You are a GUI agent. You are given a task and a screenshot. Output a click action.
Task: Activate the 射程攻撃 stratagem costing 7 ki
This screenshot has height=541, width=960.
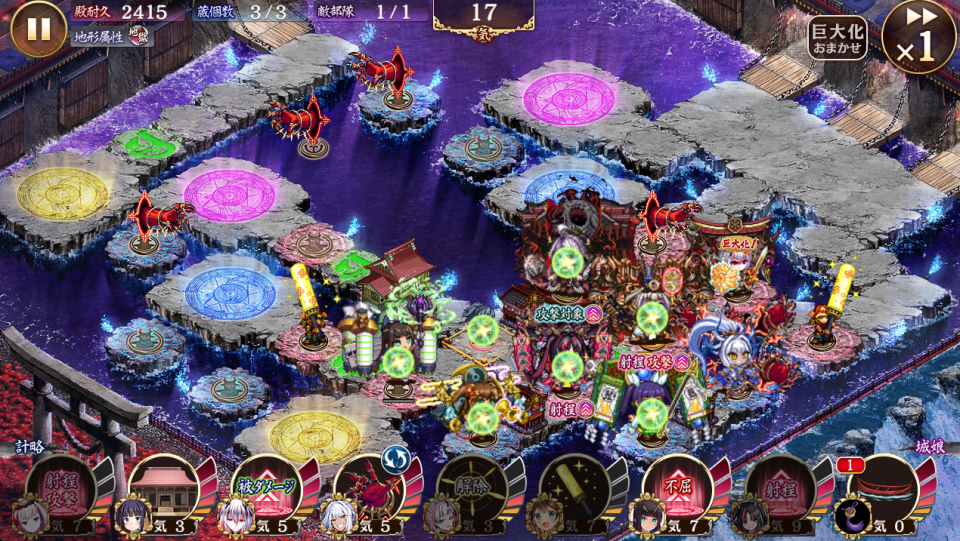coord(61,491)
